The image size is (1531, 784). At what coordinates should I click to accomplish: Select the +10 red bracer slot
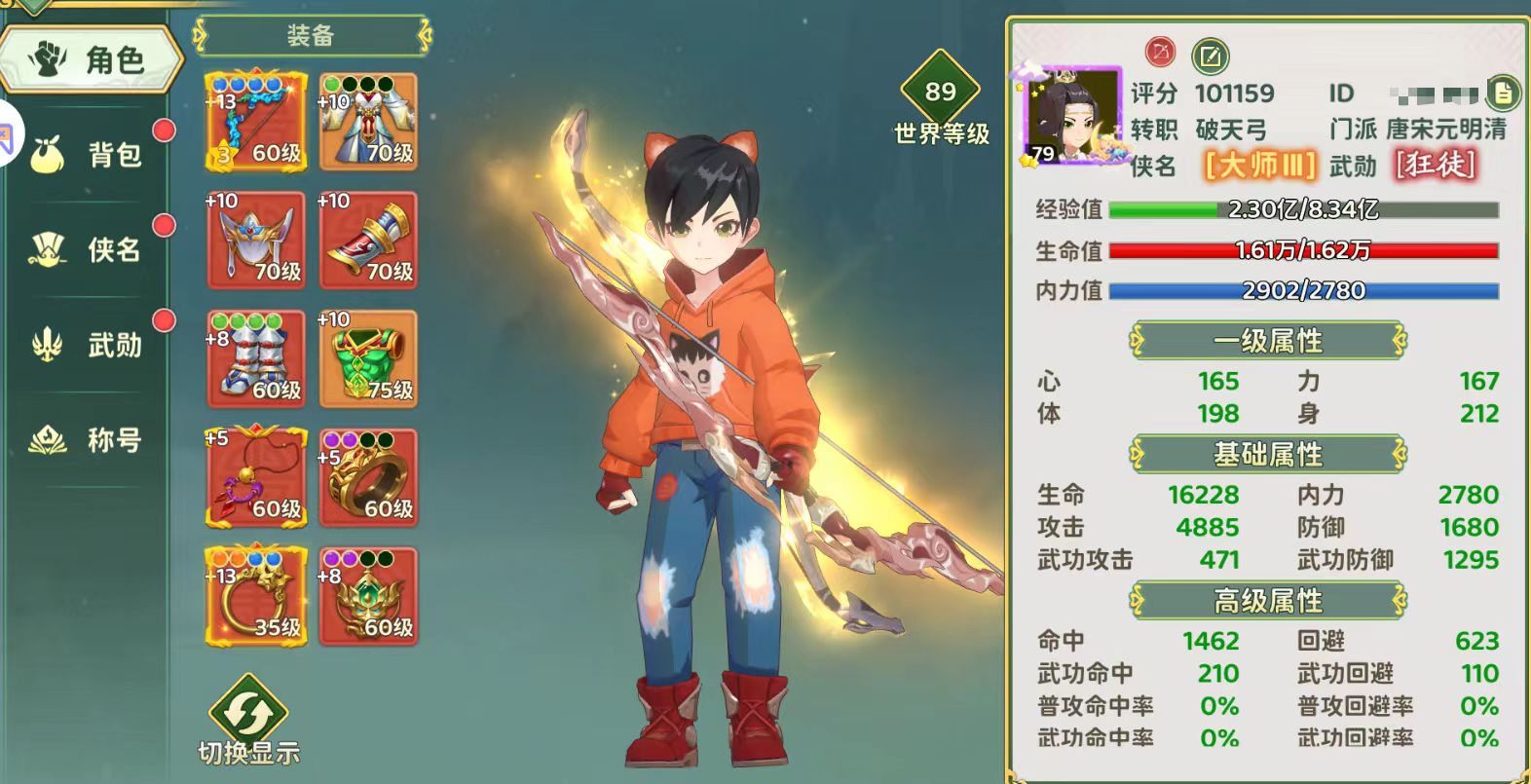[368, 241]
